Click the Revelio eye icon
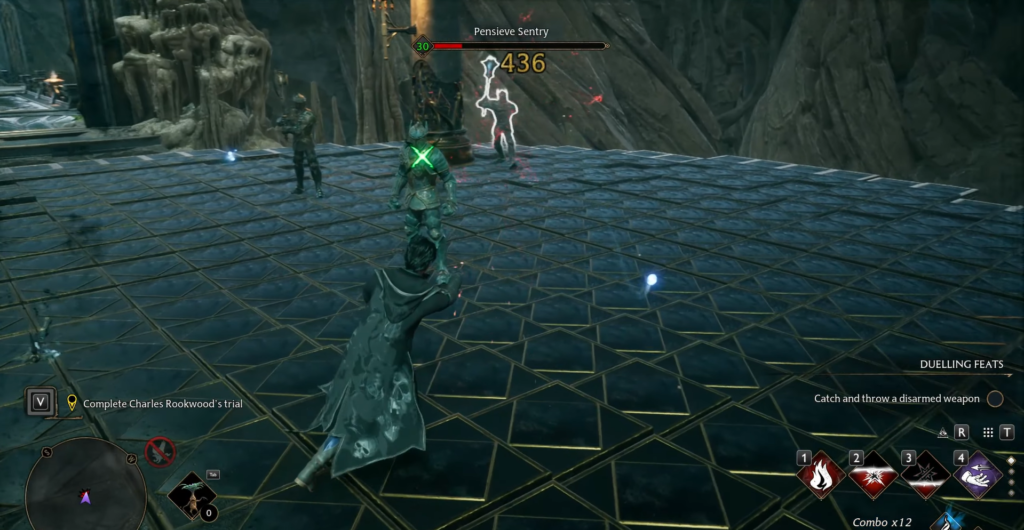Image resolution: width=1024 pixels, height=530 pixels. click(x=942, y=433)
